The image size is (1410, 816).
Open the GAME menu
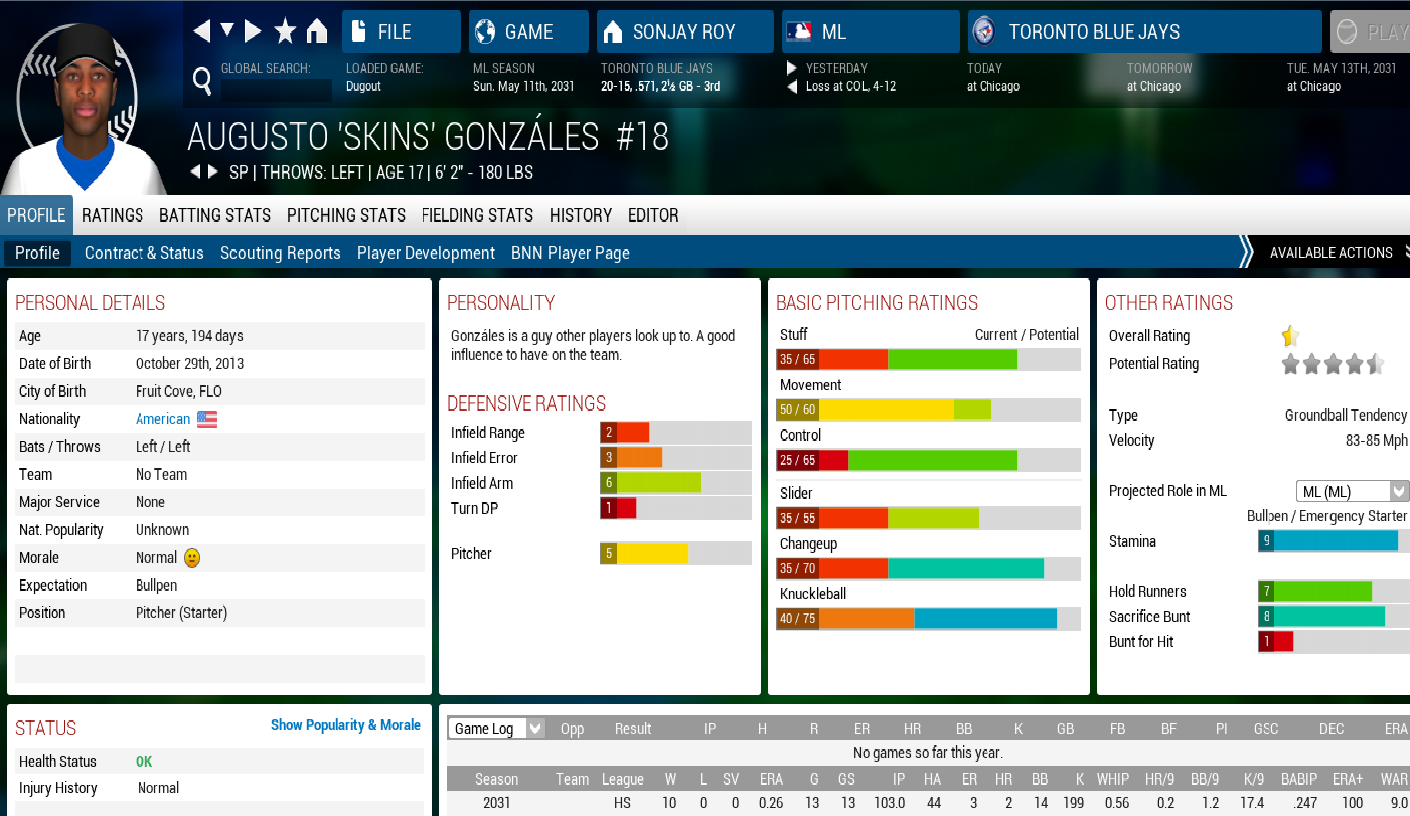528,32
